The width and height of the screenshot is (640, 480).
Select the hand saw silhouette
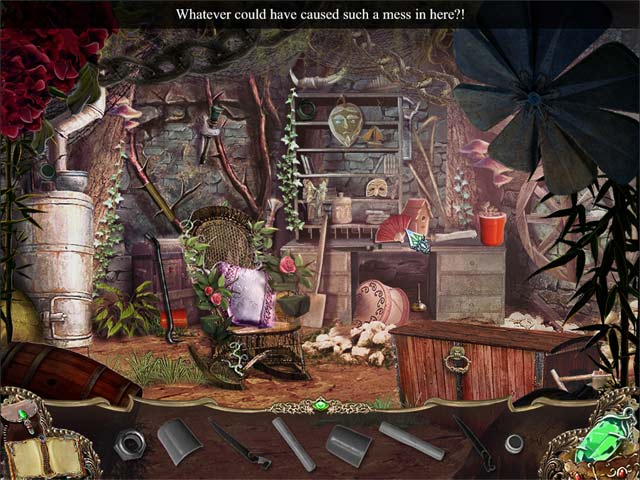[239, 444]
